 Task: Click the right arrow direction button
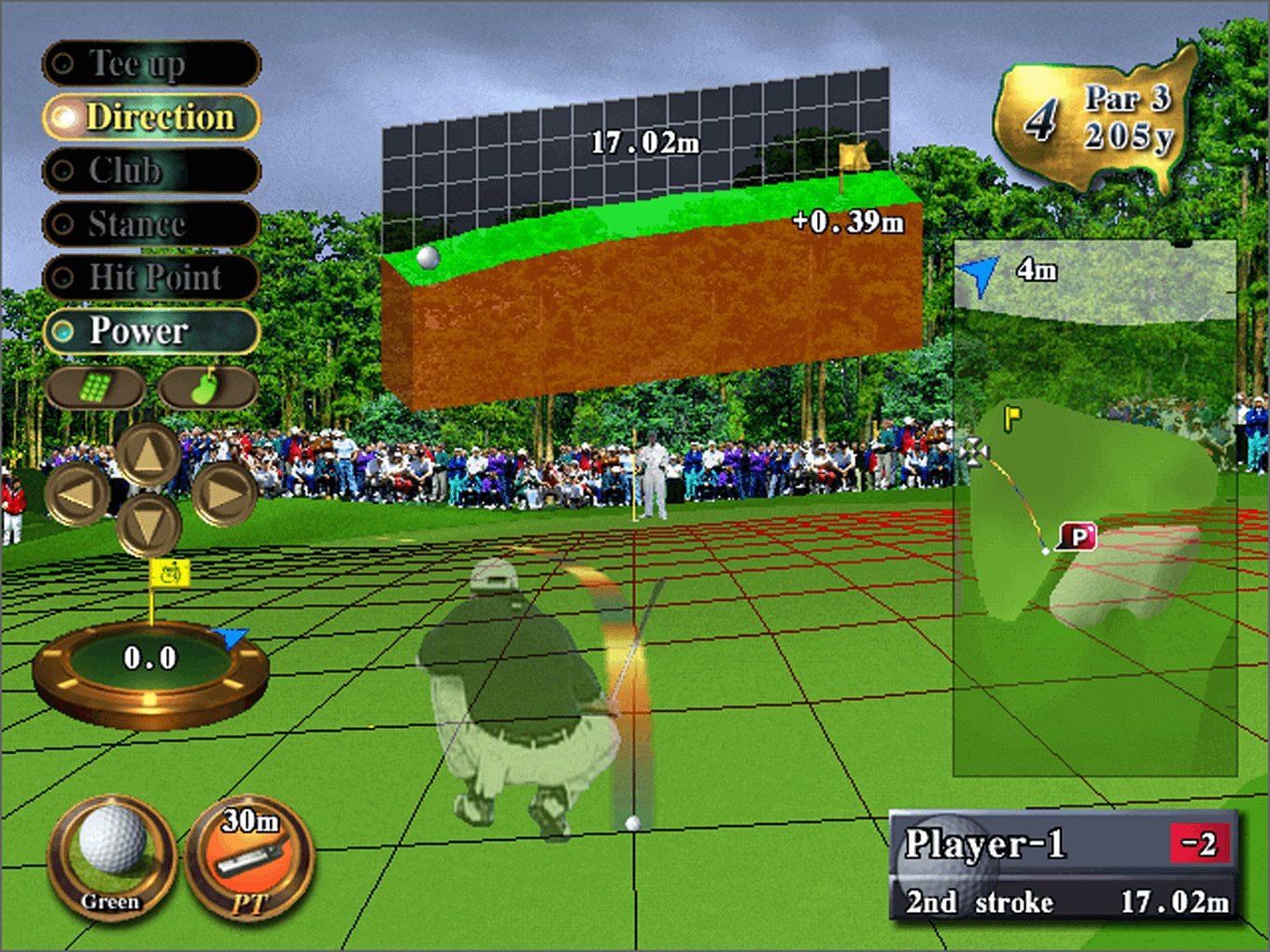point(224,493)
